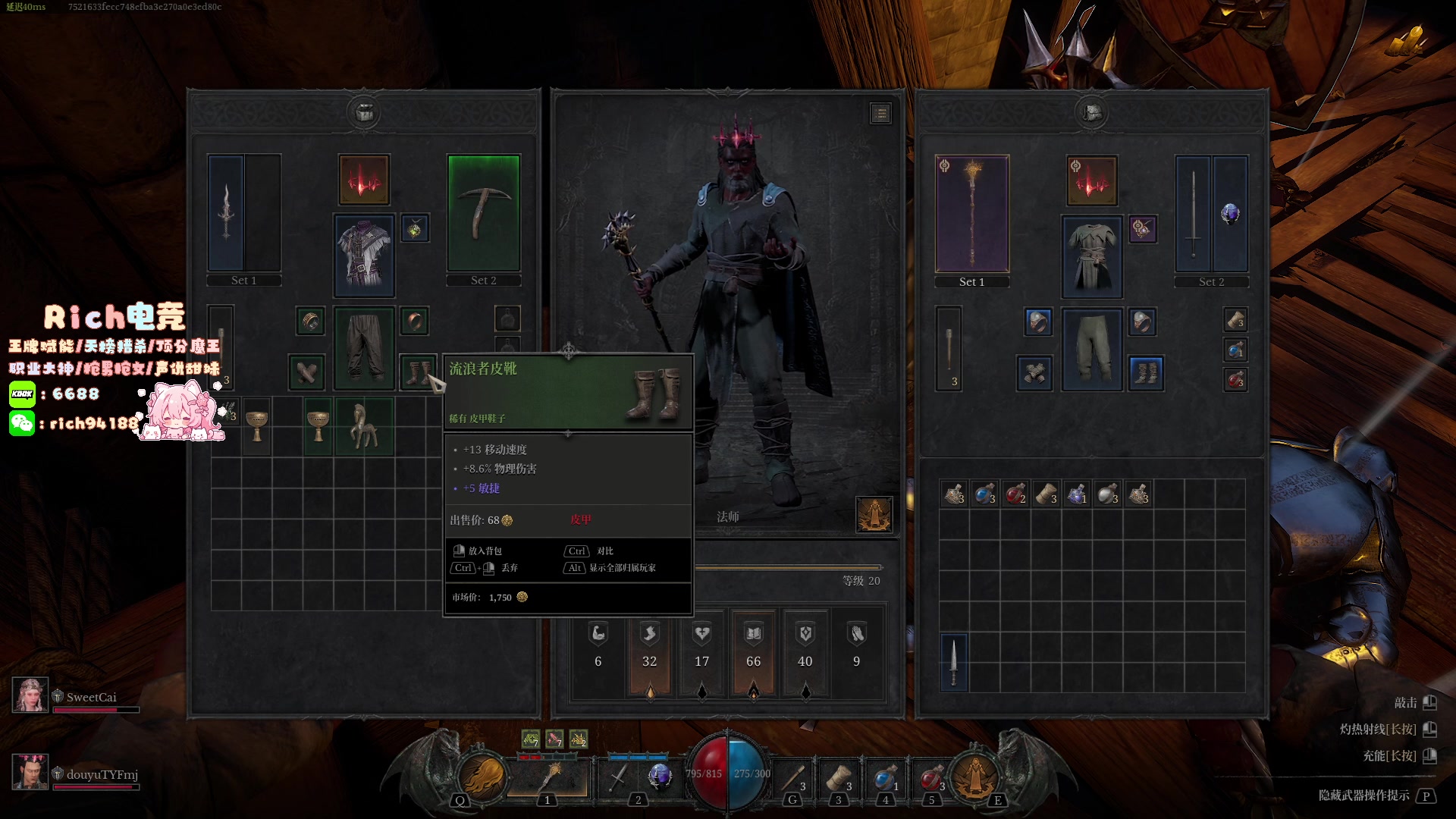Screen dimensions: 1456x819
Task: Select the crystal orb beside the longsword
Action: coord(1230,213)
